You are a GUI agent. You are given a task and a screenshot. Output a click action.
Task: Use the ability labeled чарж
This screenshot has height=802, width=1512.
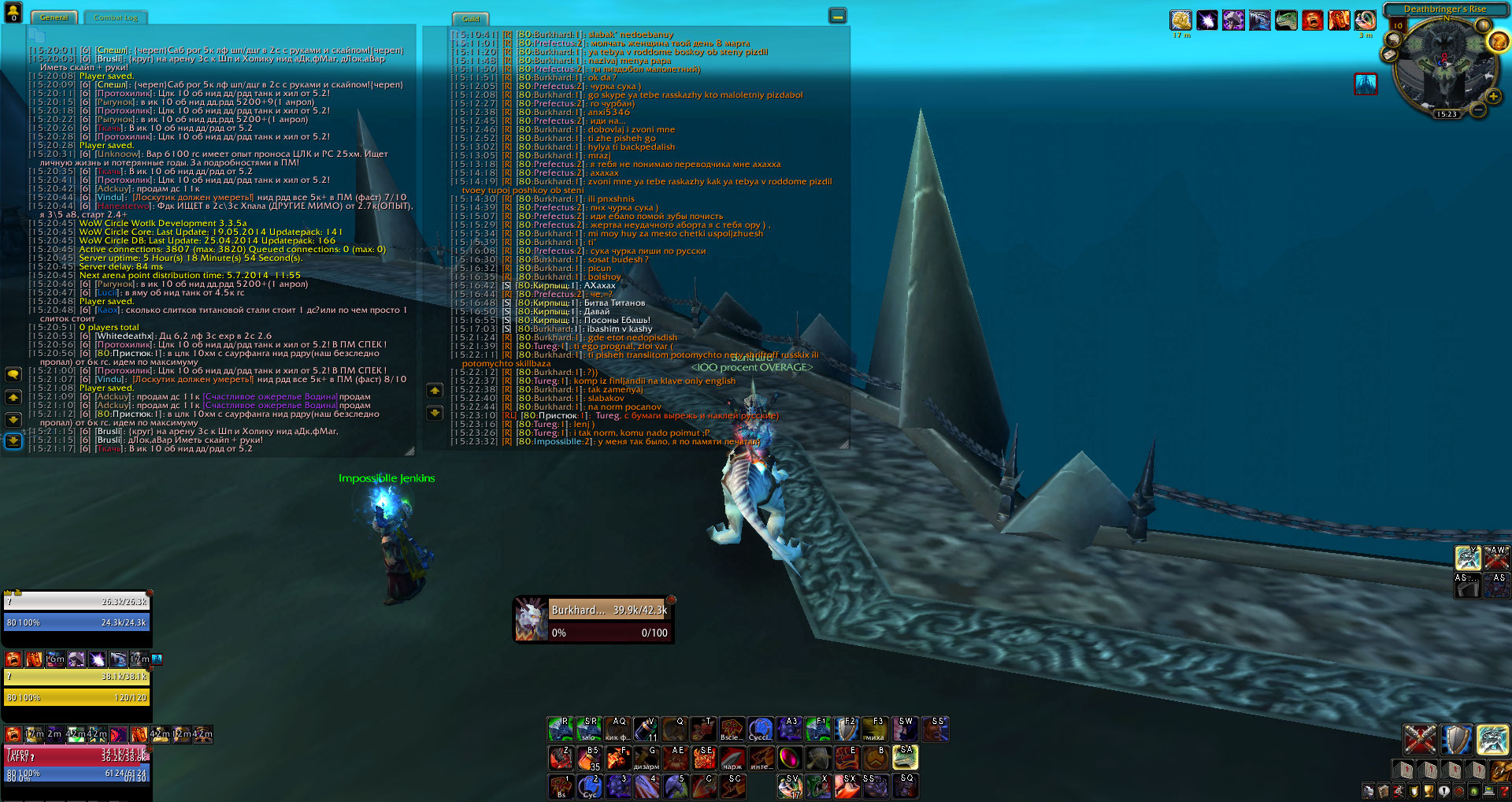point(732,759)
